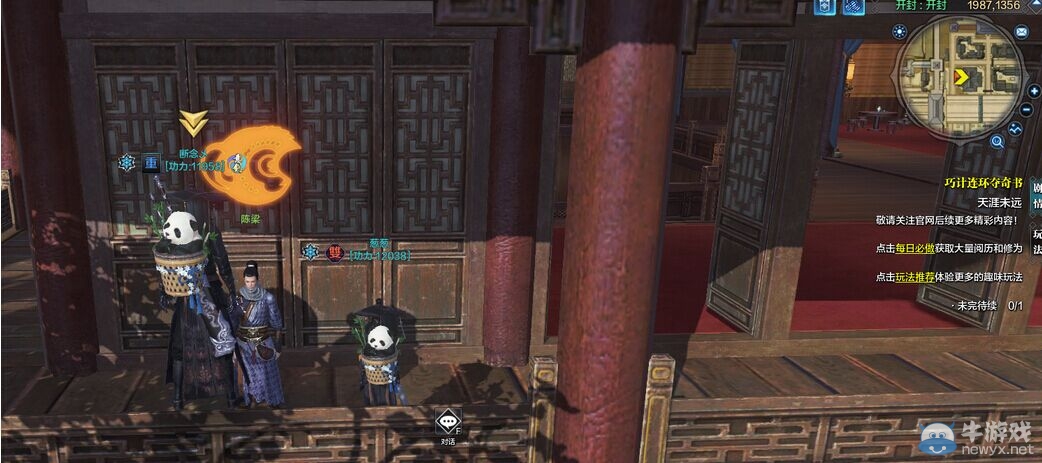
Task: Click the minimap zoom-in plus button
Action: point(1033,92)
